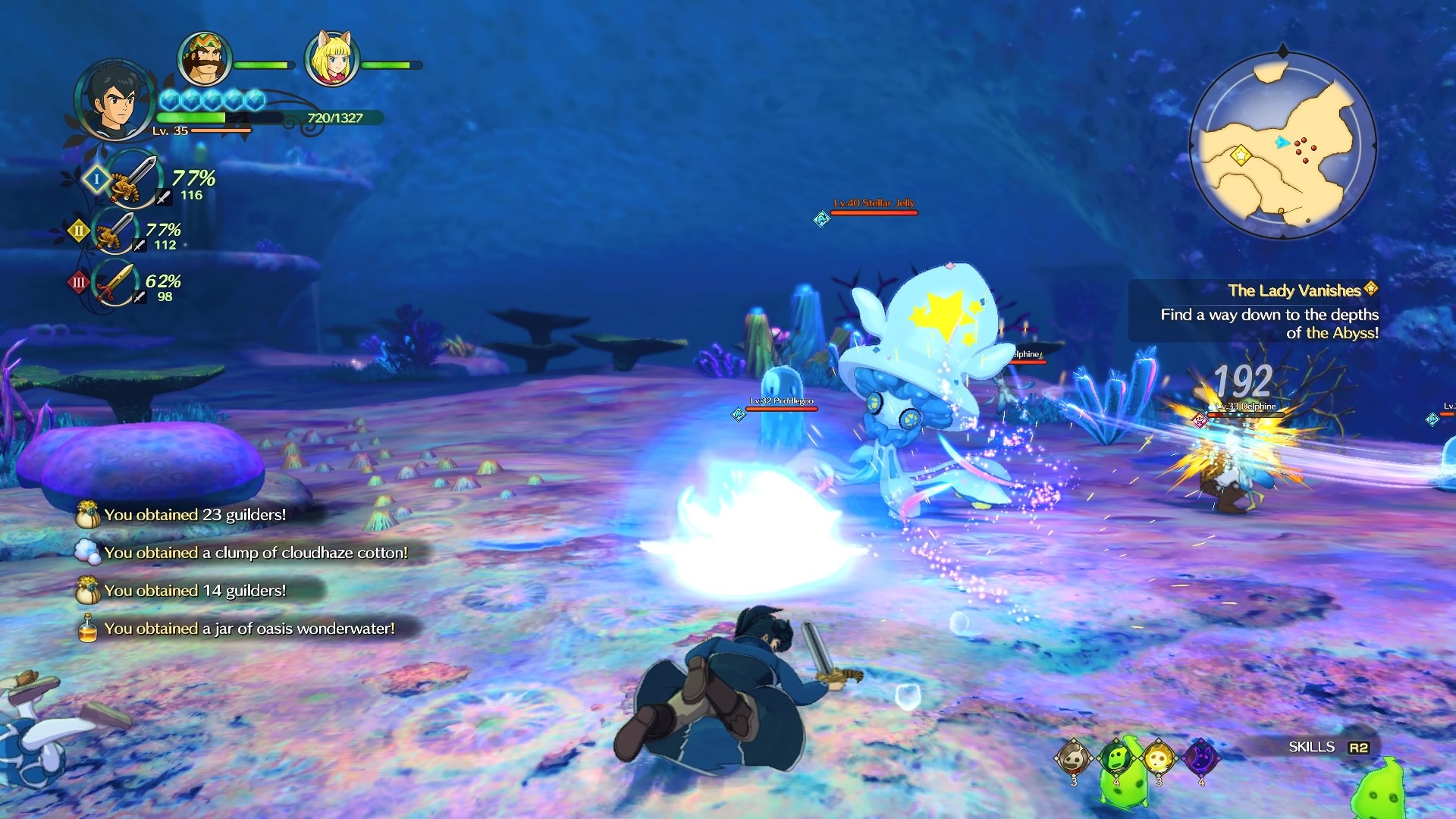
Task: Click the oasis wonderwater loot notification
Action: 249,629
